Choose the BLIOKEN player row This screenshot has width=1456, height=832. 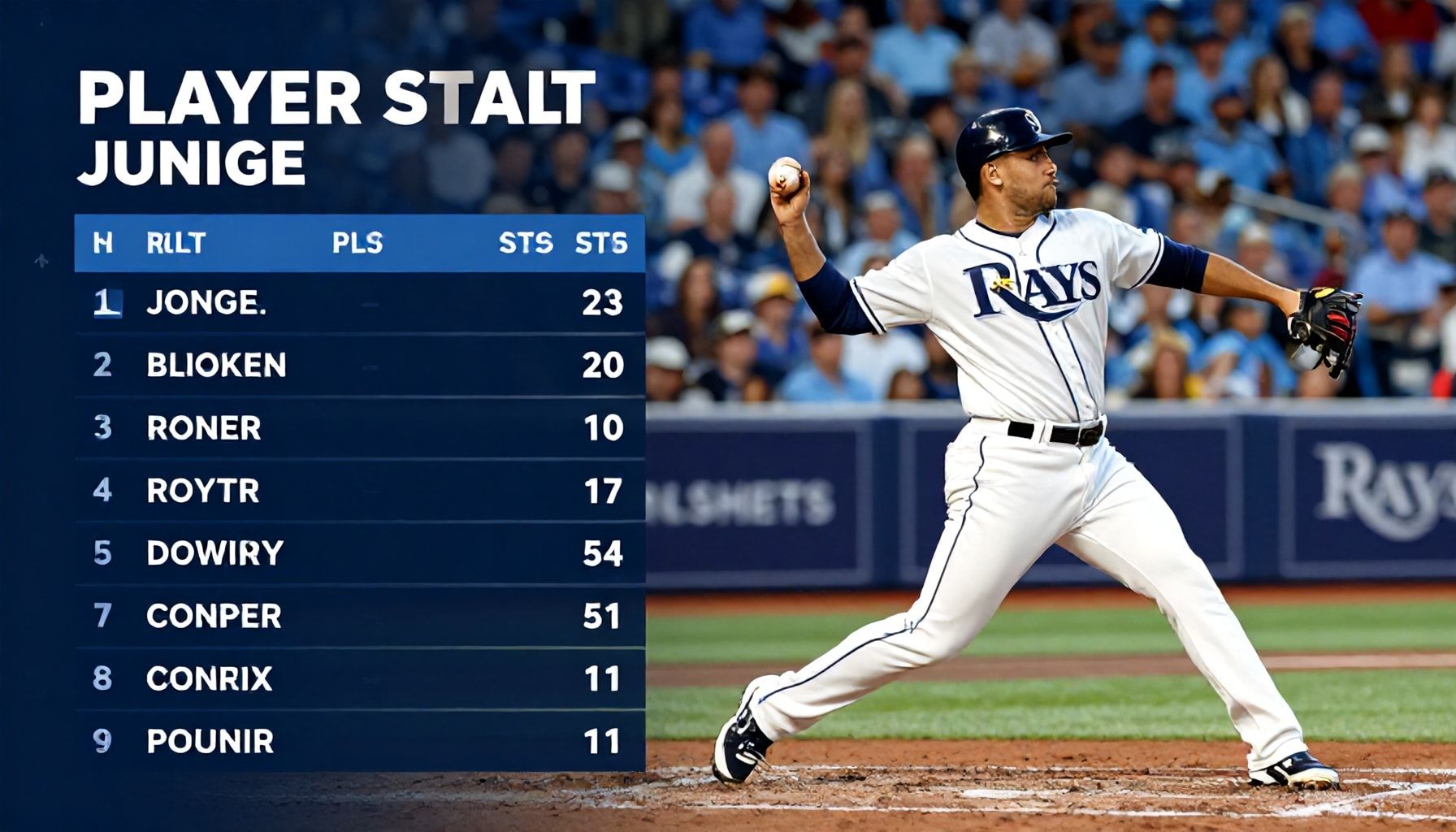tap(359, 366)
